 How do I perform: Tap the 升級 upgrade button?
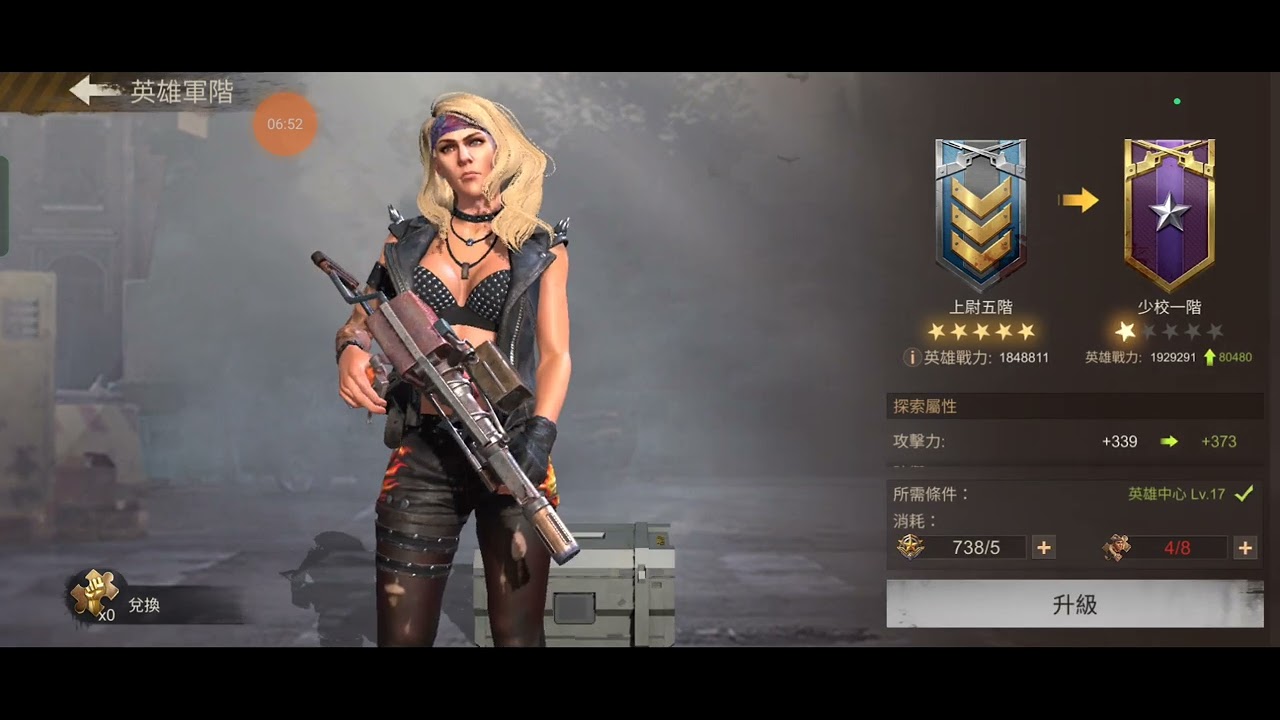(1074, 604)
